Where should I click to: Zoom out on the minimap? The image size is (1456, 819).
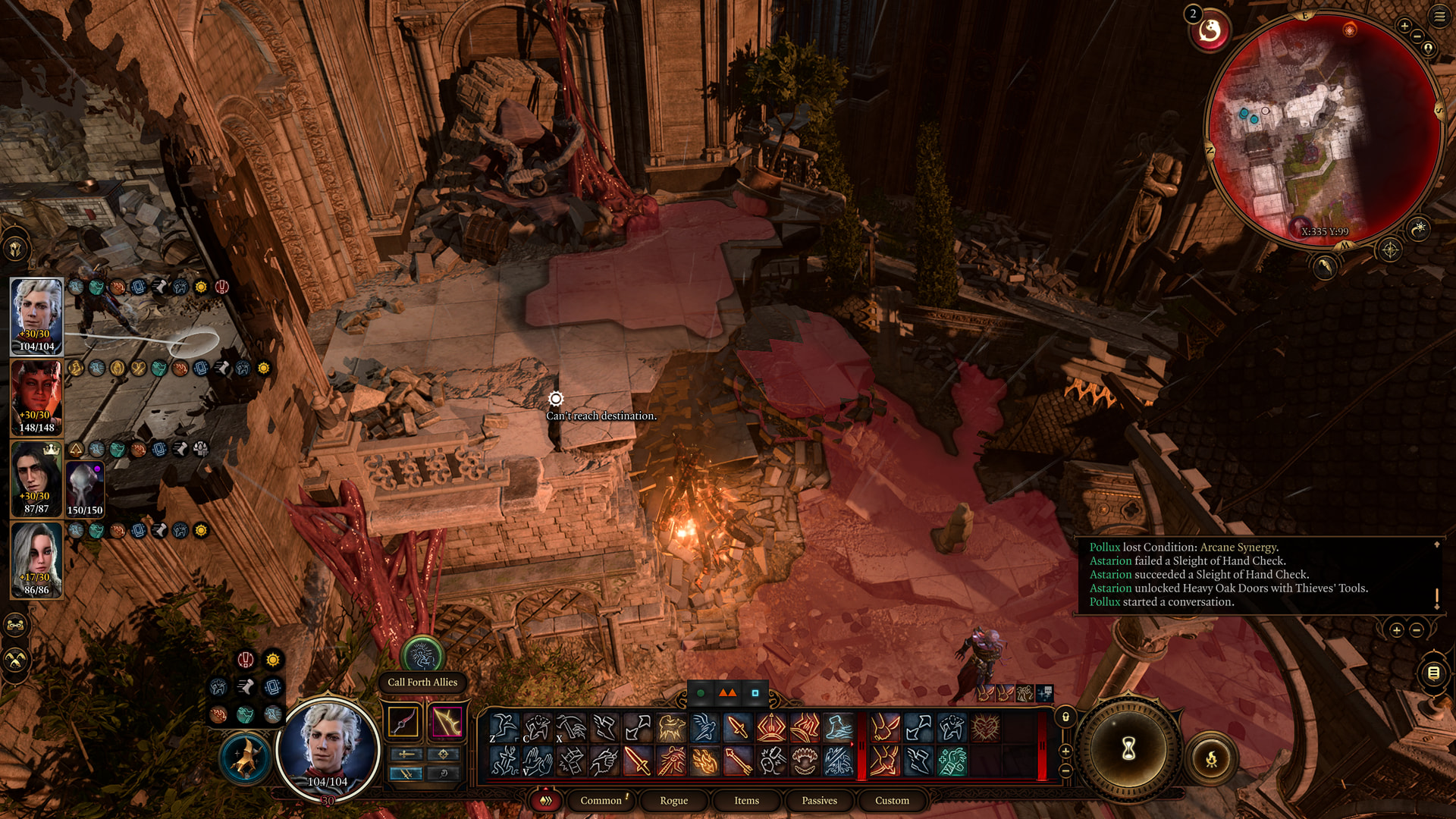coord(1417,36)
